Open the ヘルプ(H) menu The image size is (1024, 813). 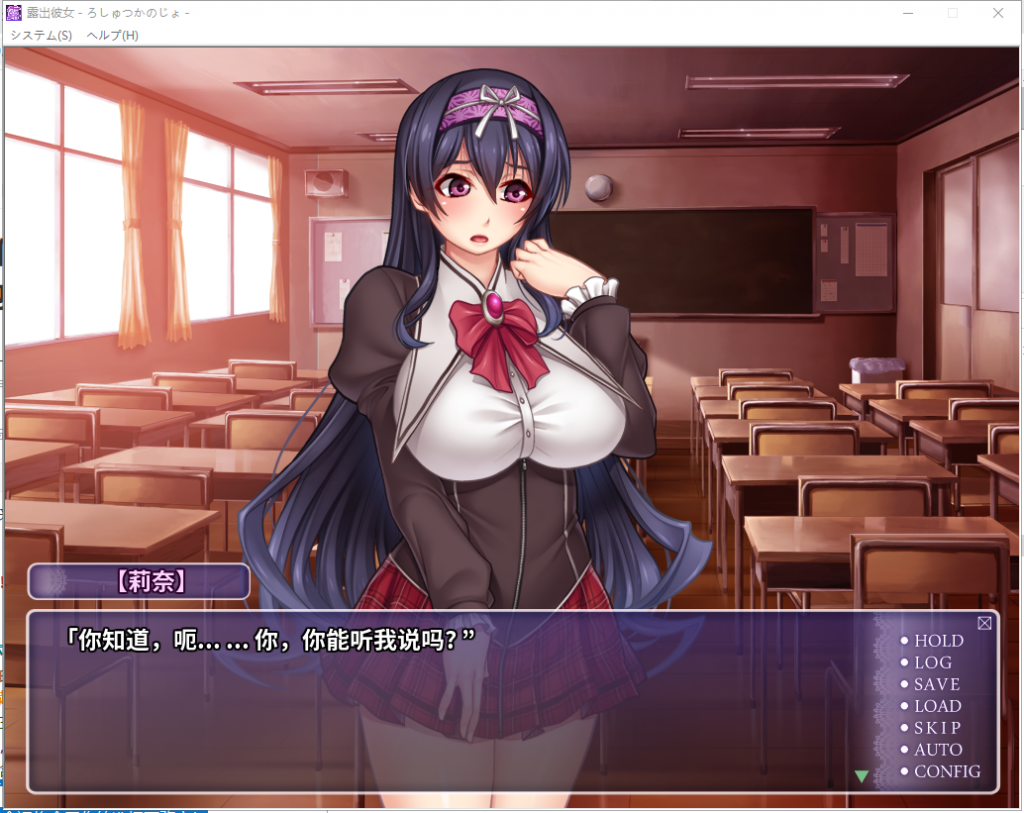pyautogui.click(x=112, y=35)
